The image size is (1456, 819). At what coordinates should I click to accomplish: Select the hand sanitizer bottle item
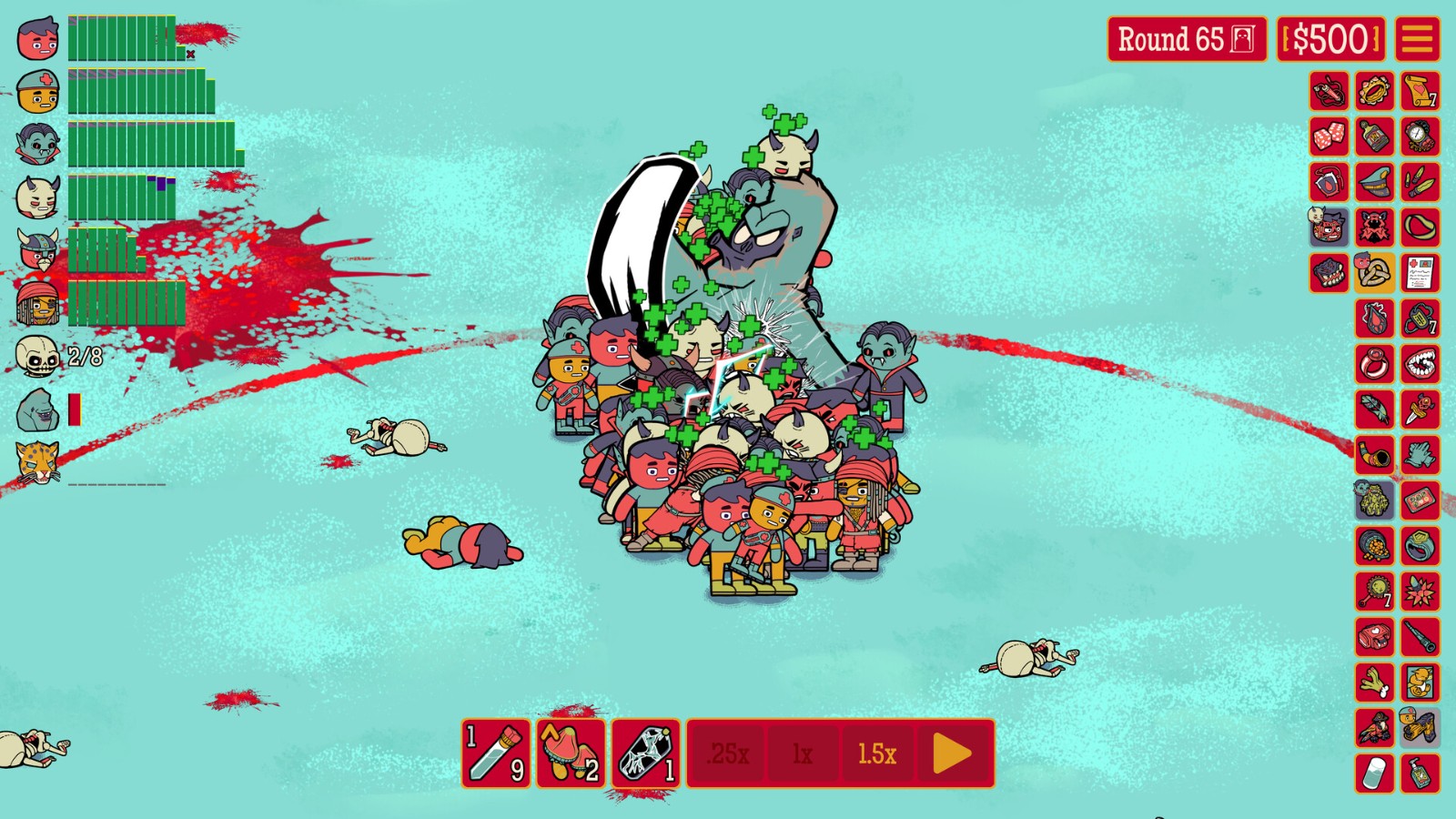(x=1420, y=773)
